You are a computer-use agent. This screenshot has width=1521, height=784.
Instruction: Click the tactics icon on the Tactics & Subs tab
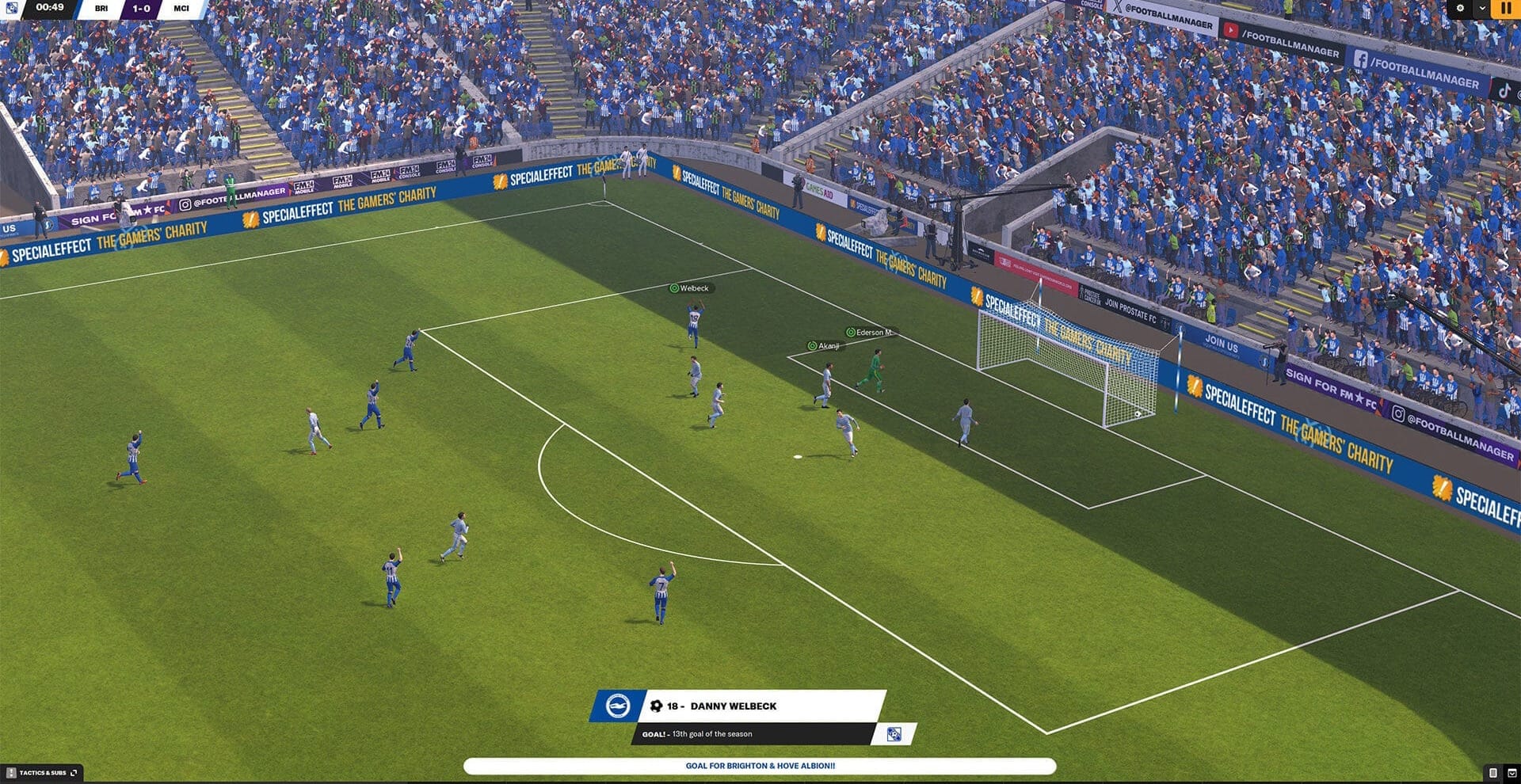(x=11, y=773)
